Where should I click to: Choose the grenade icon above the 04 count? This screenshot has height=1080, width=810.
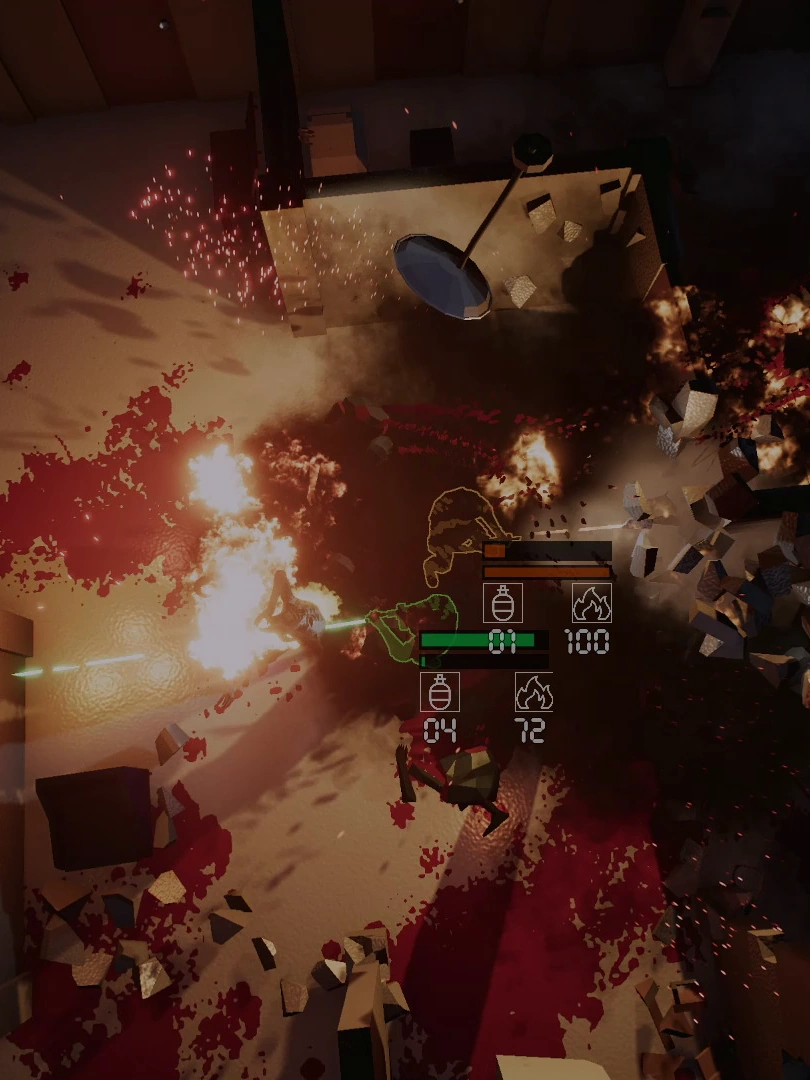click(x=439, y=691)
